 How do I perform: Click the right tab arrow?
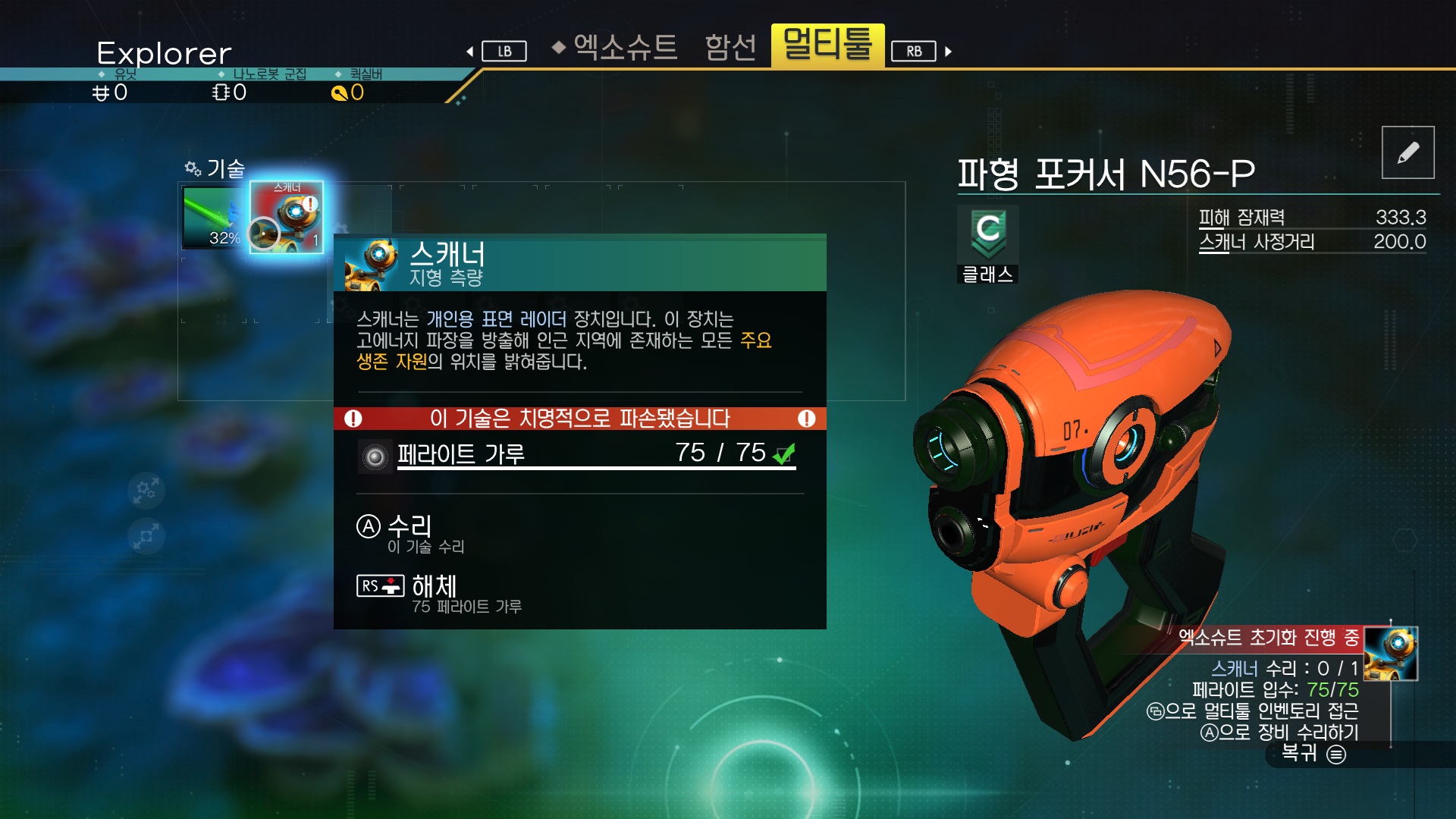948,52
